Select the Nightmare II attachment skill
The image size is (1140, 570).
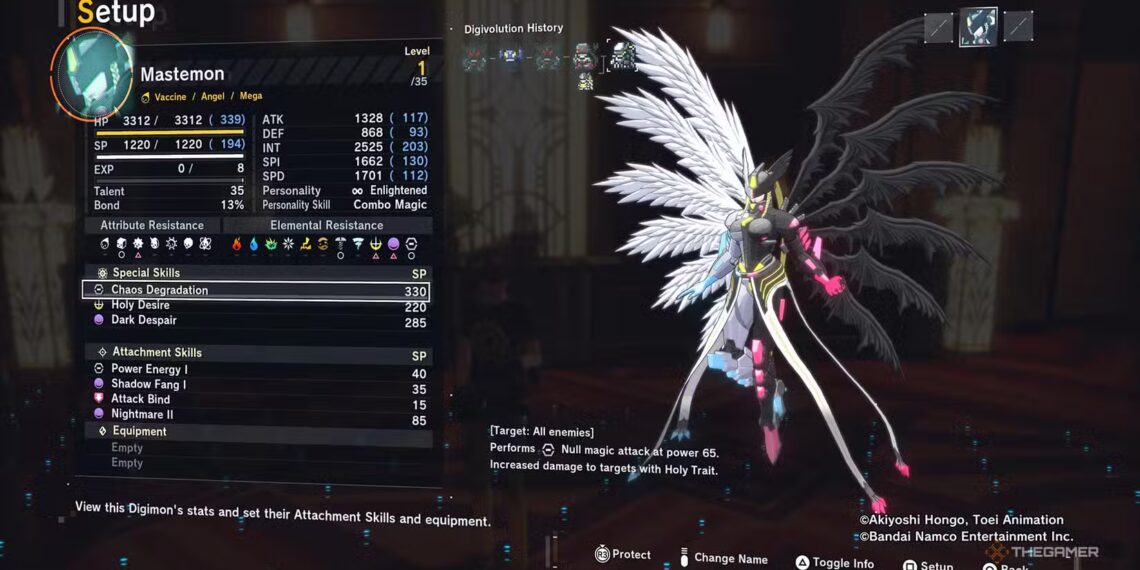pos(142,415)
